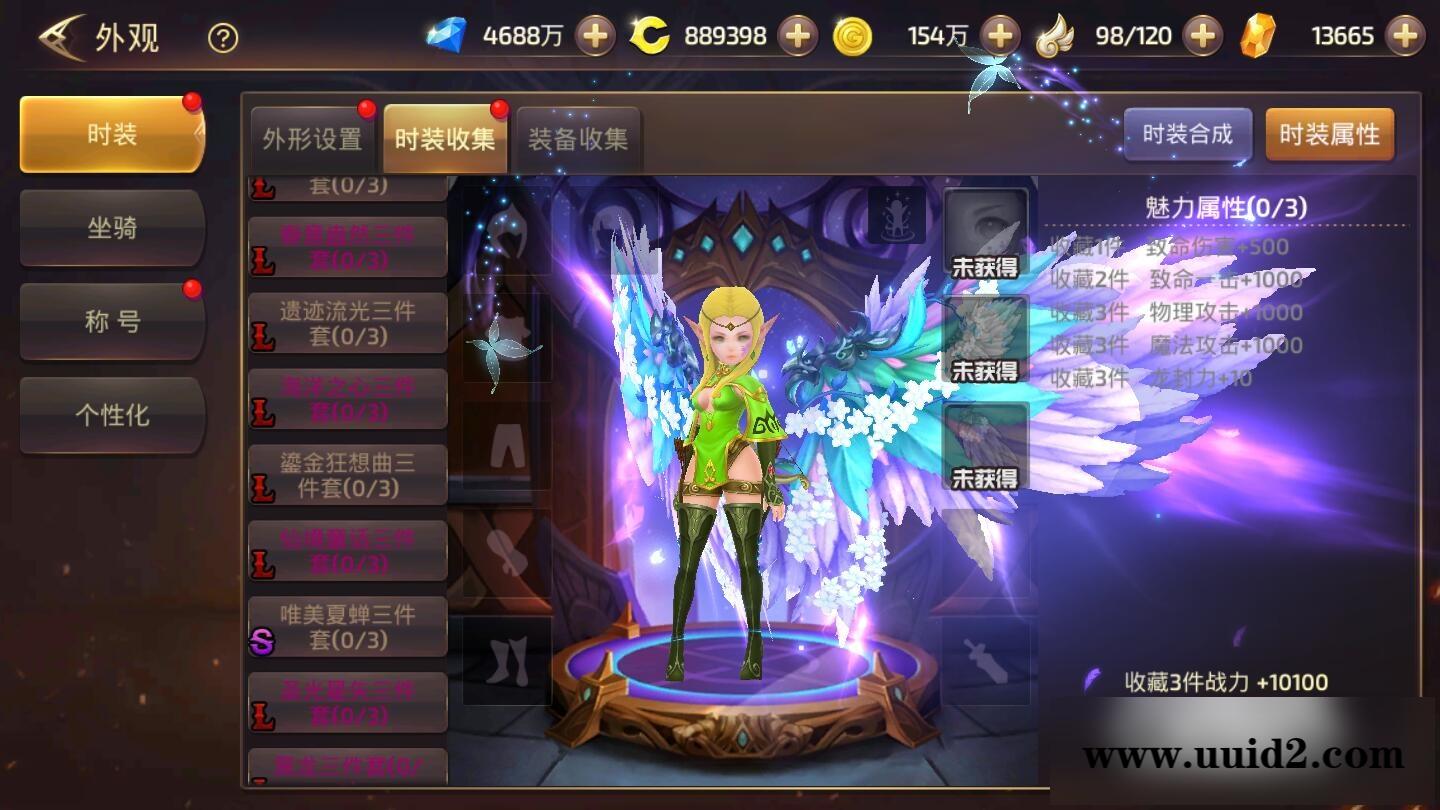Select the 鎏金狂想曲三件套 list entry
The height and width of the screenshot is (810, 1440).
pyautogui.click(x=347, y=474)
